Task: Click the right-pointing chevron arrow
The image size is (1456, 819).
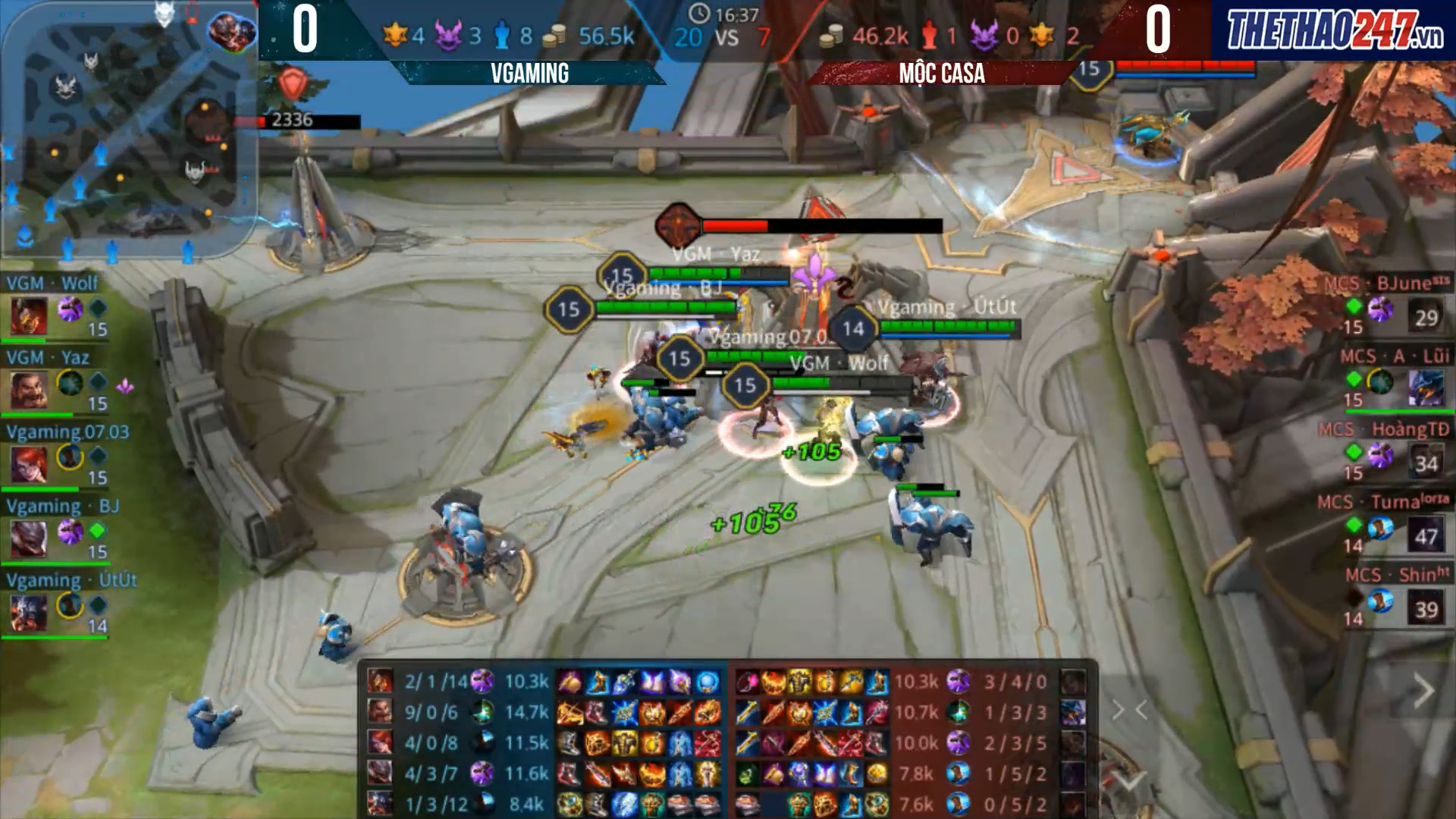Action: click(1423, 692)
